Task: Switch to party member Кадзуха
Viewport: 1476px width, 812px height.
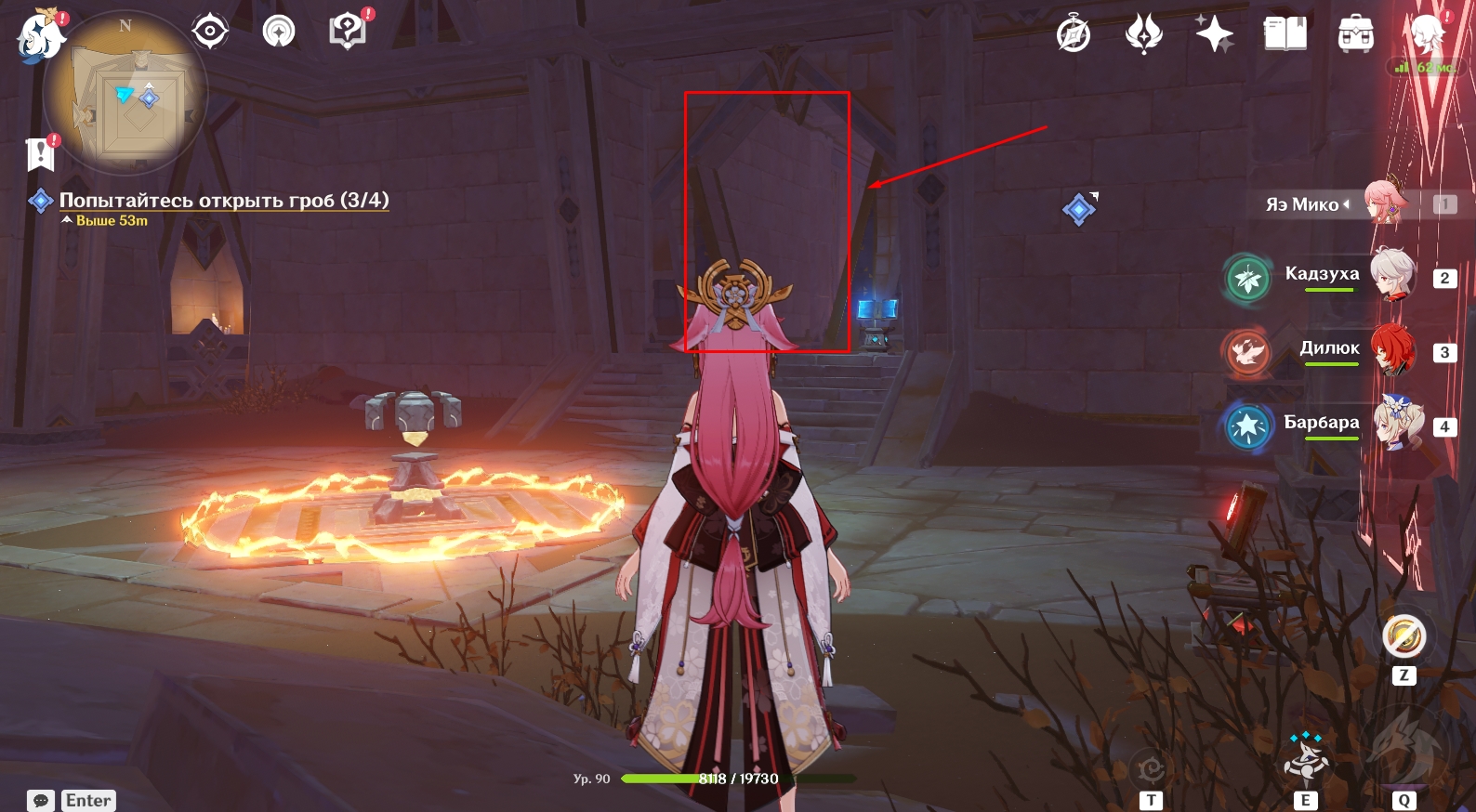Action: [x=1390, y=275]
